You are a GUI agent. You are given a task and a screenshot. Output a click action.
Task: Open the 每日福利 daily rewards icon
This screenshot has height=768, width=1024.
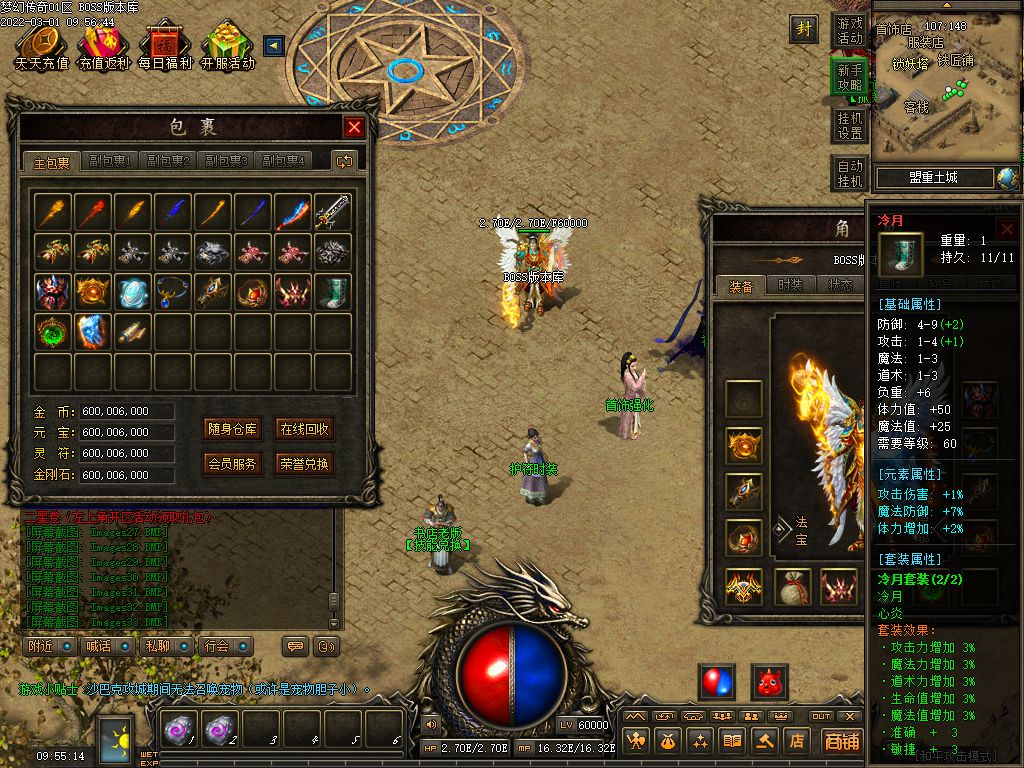165,46
